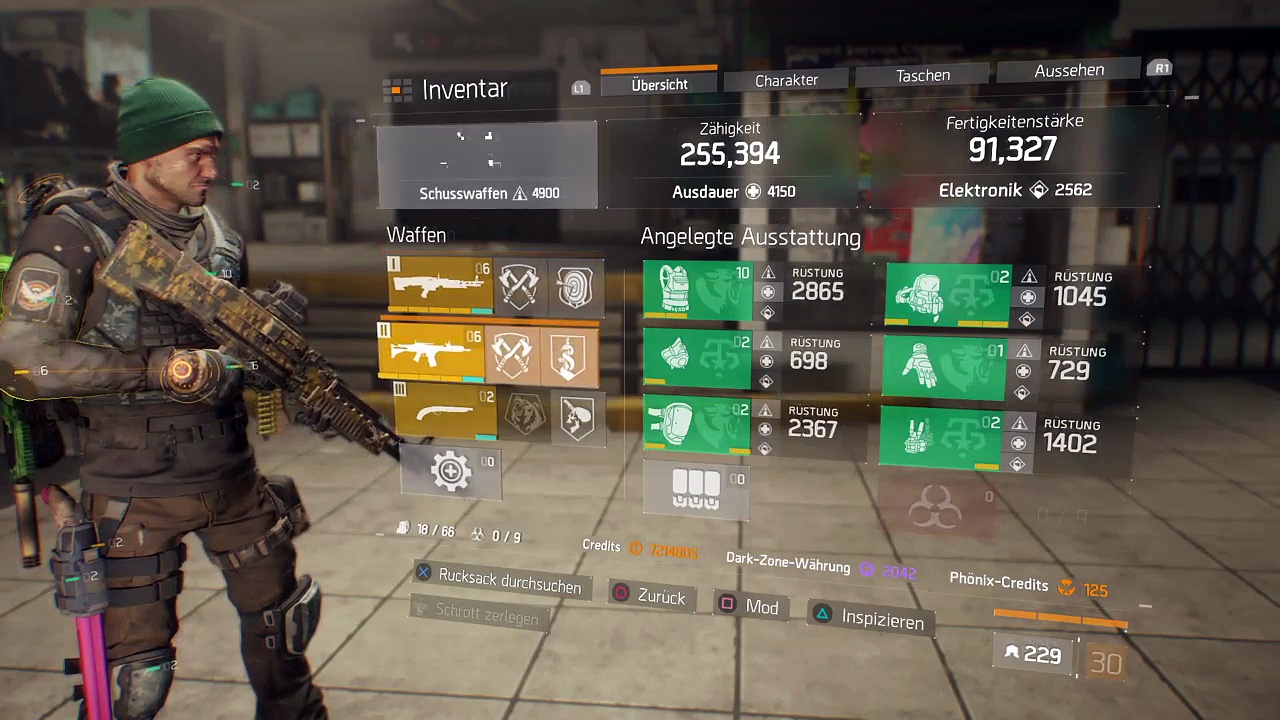This screenshot has width=1280, height=720.
Task: Select the Taschen tab
Action: click(922, 76)
